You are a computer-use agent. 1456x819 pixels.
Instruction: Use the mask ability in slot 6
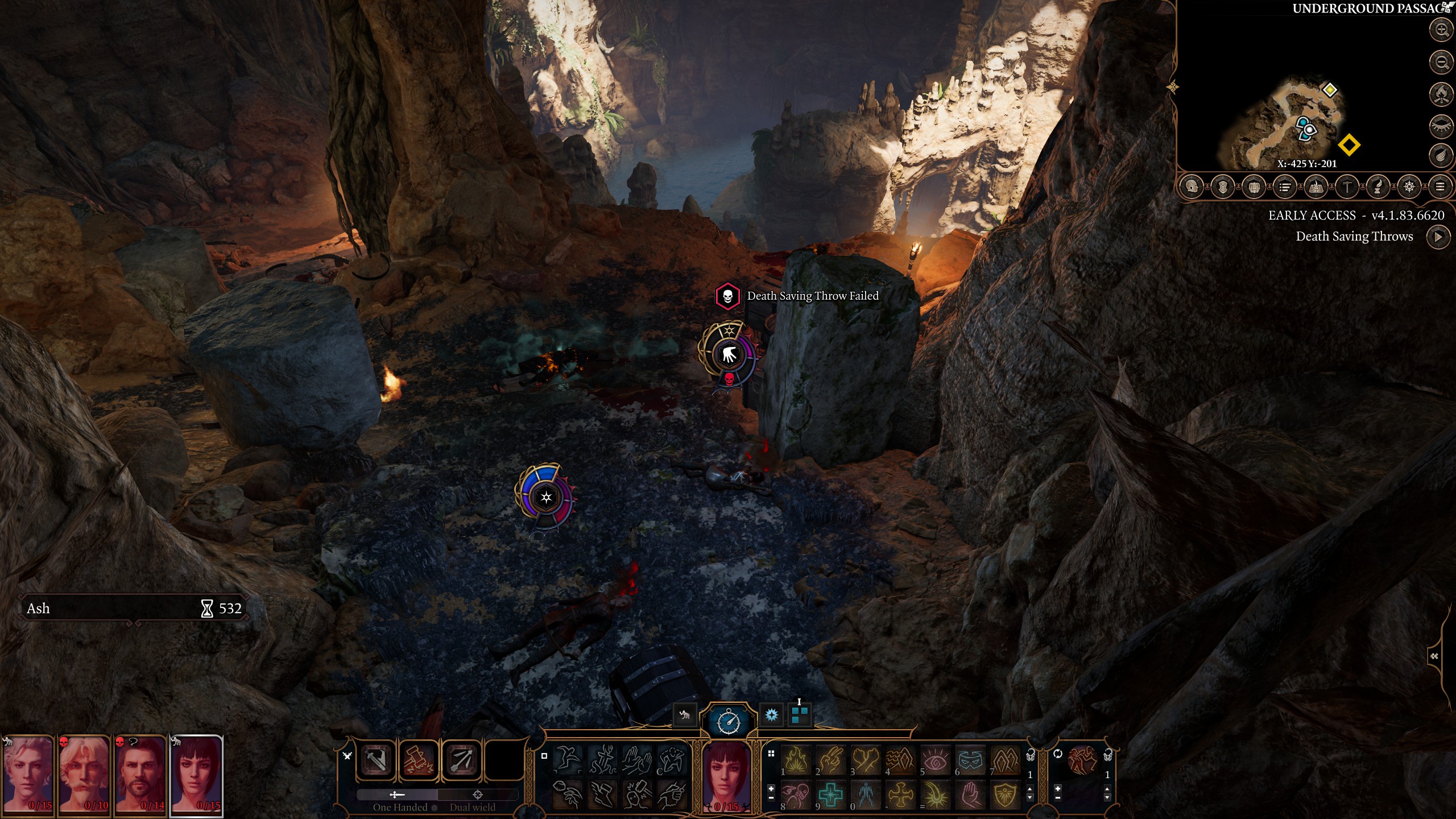point(970,760)
